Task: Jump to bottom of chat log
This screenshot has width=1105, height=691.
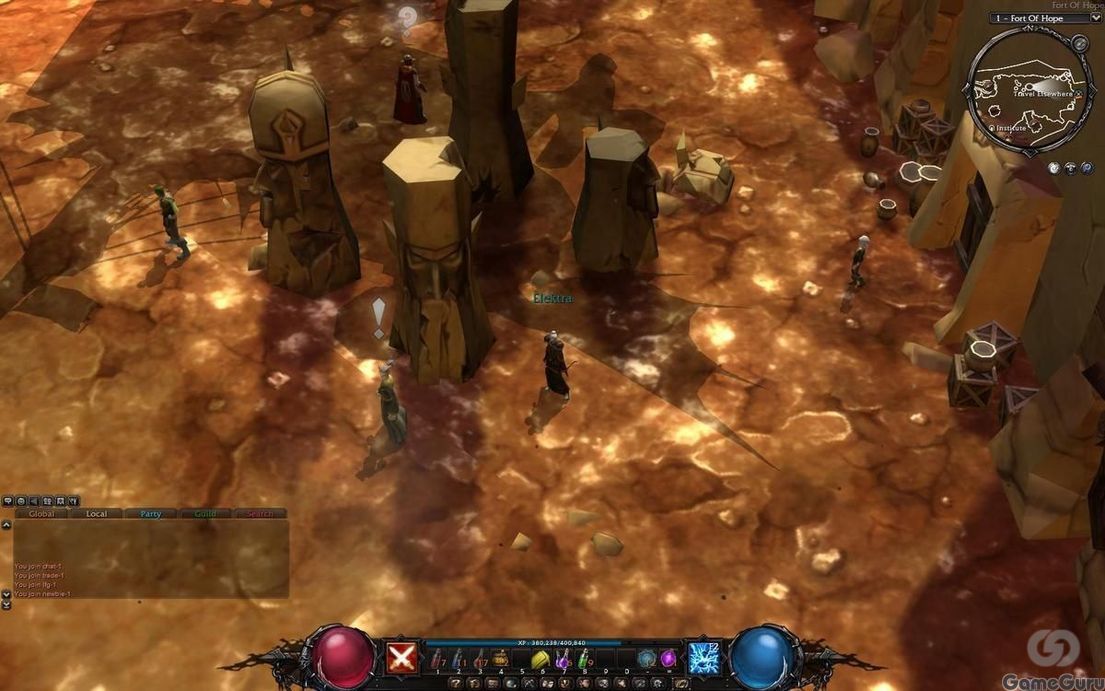Action: 7,604
